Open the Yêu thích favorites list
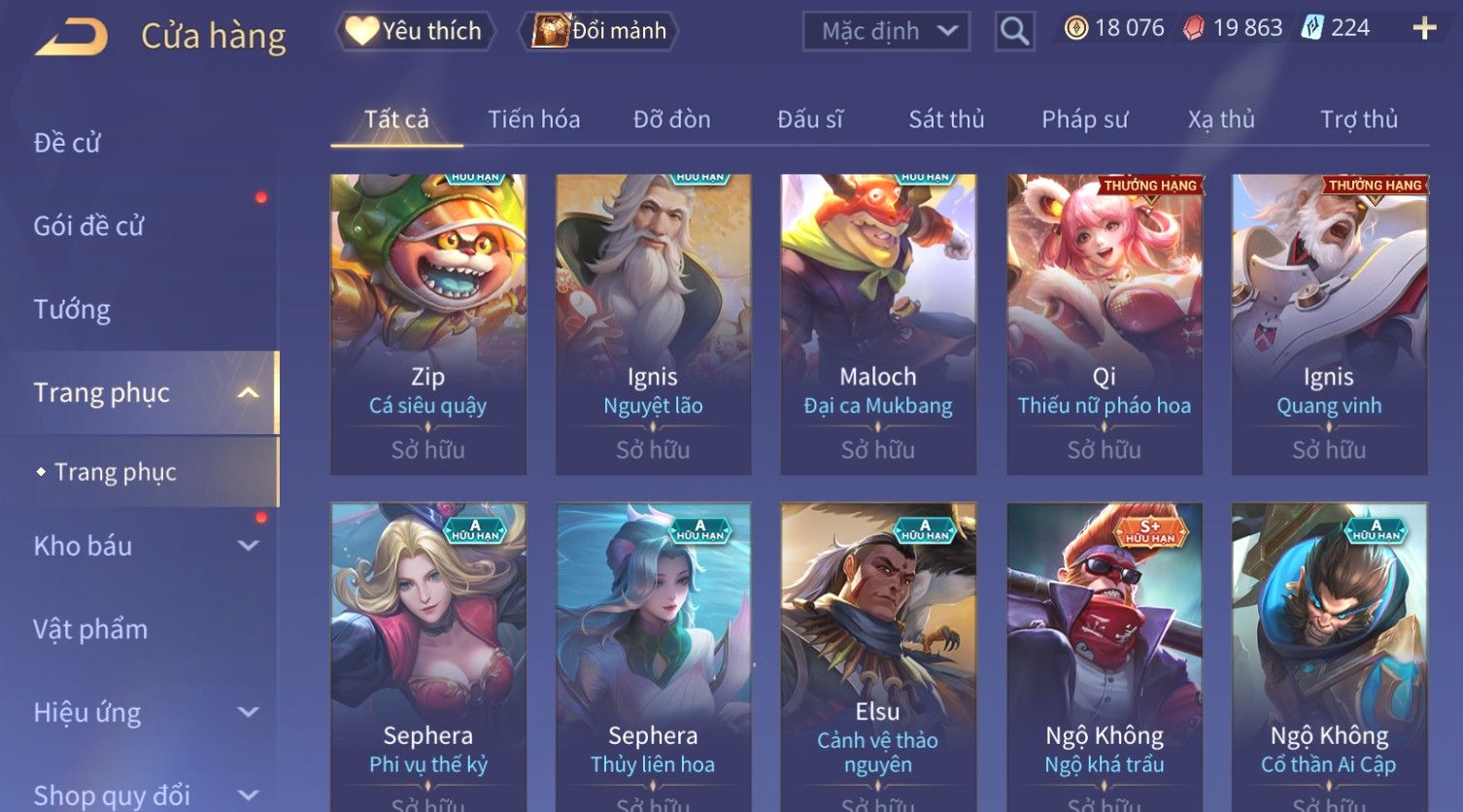The width and height of the screenshot is (1463, 812). click(415, 31)
